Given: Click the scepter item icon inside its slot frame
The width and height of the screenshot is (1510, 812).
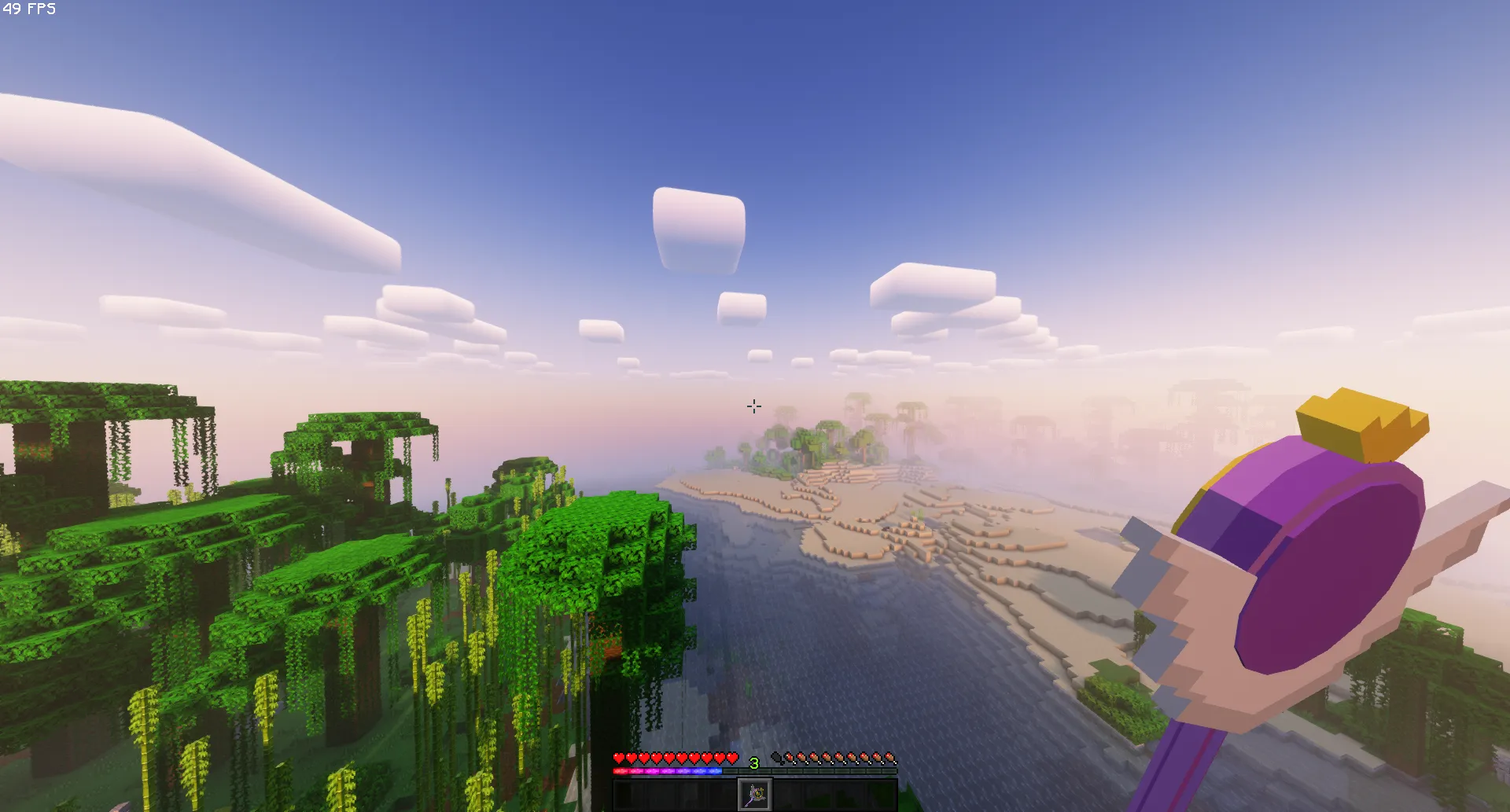Looking at the screenshot, I should 755,794.
